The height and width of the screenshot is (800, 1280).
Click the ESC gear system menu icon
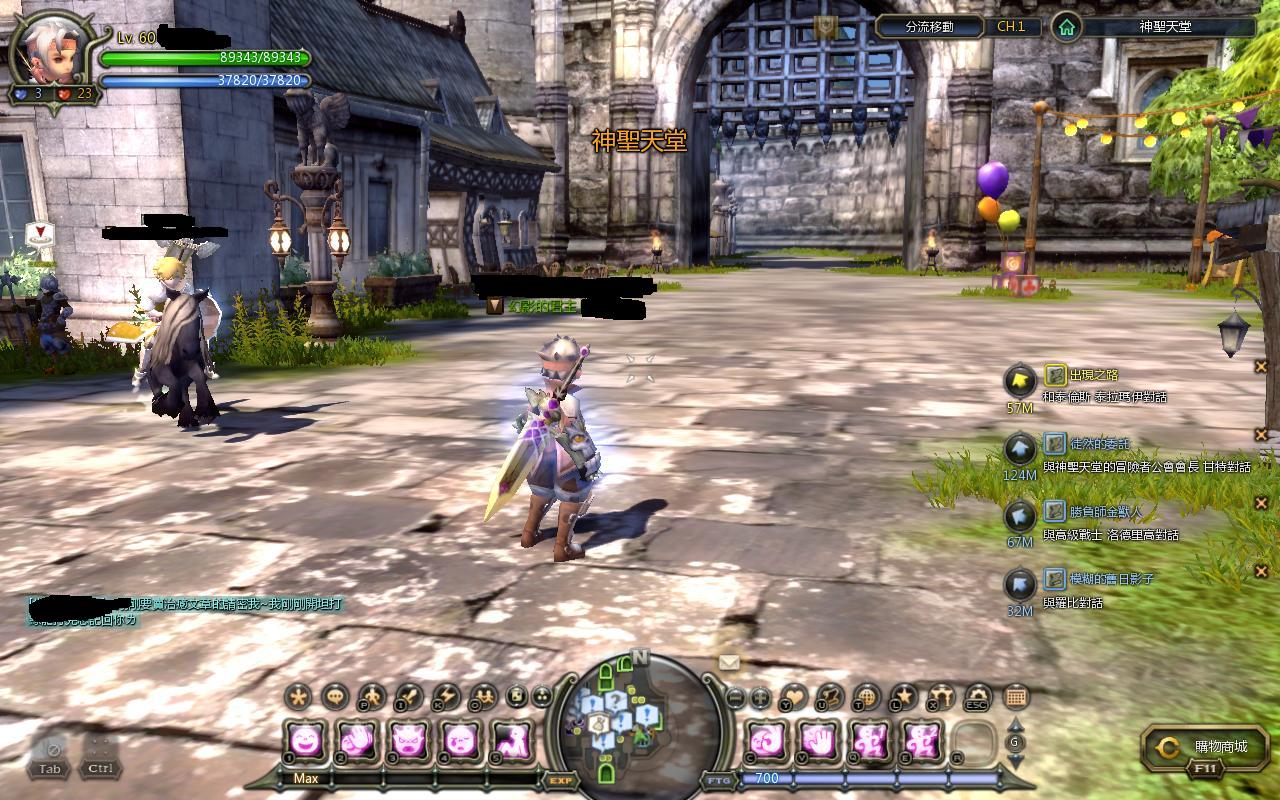tap(977, 696)
